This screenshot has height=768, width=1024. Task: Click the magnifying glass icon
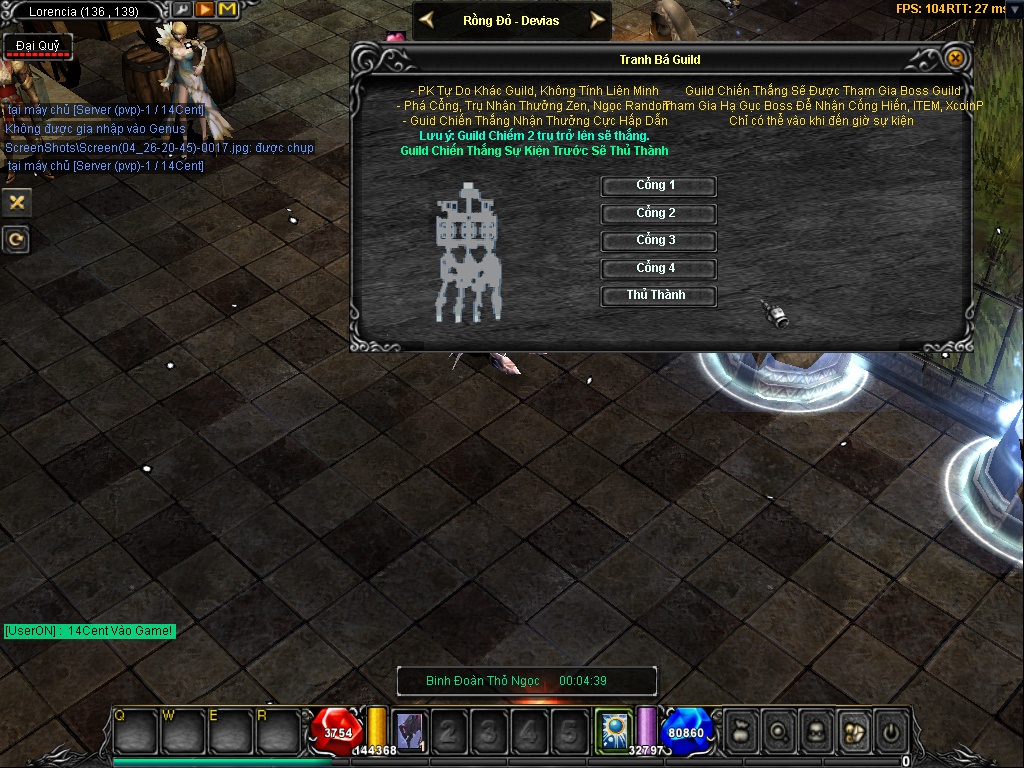click(777, 732)
